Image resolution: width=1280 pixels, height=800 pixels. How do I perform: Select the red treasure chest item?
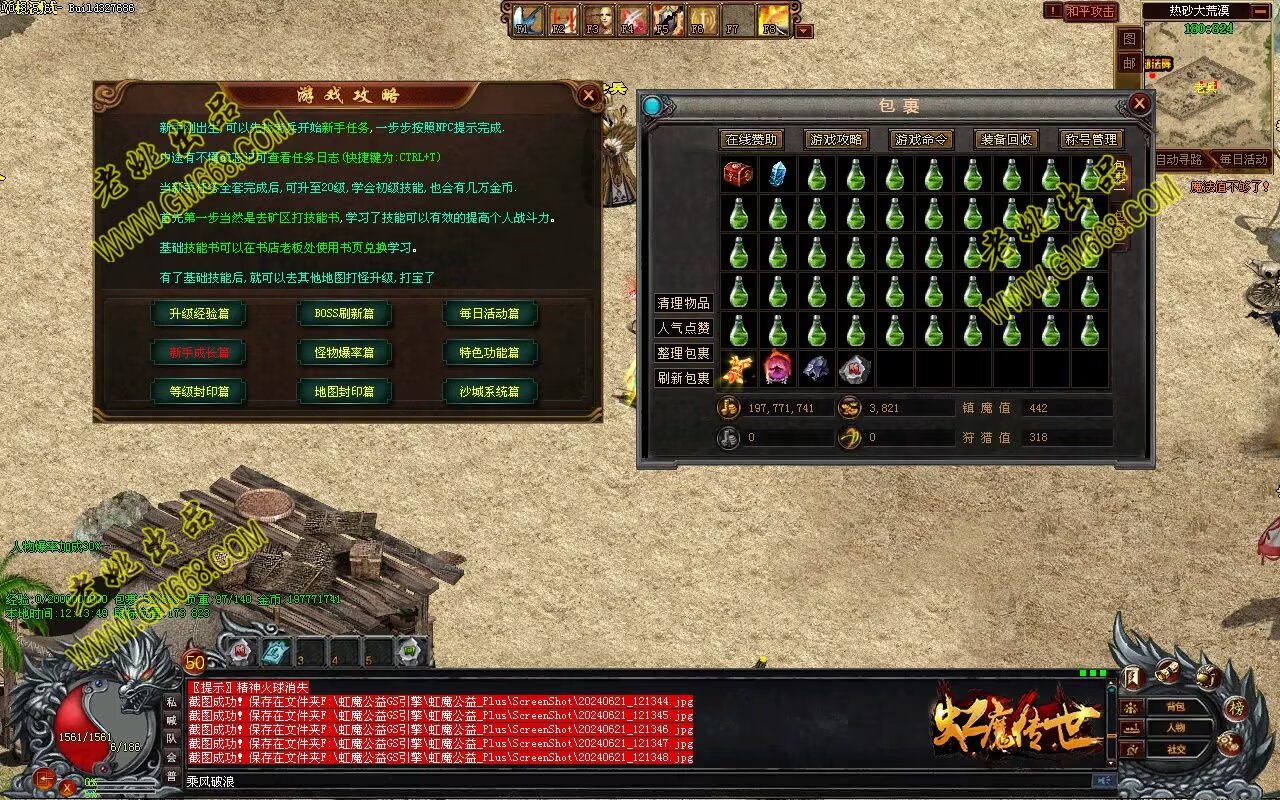click(x=738, y=174)
